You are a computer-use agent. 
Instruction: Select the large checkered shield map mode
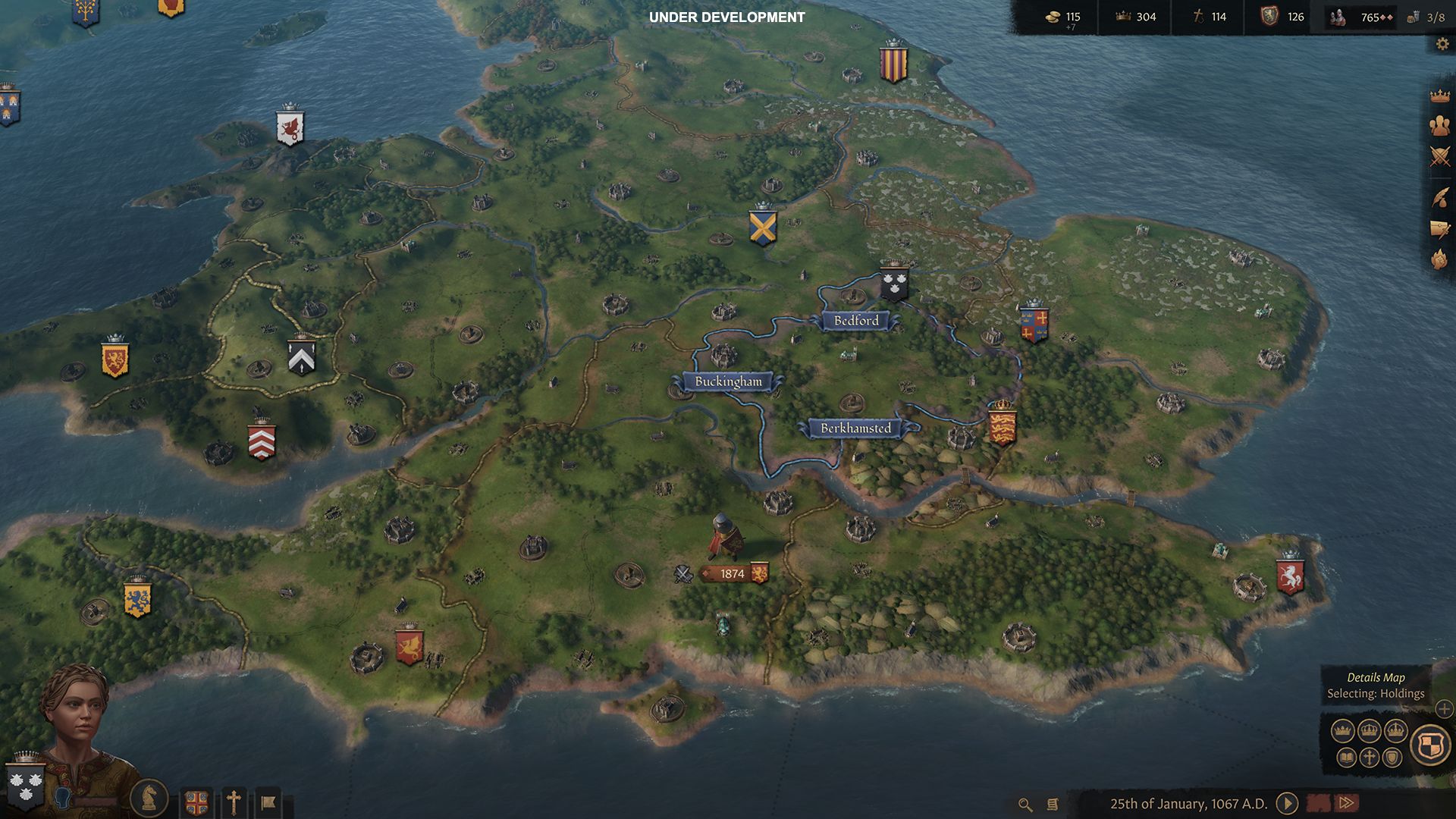coord(1430,744)
